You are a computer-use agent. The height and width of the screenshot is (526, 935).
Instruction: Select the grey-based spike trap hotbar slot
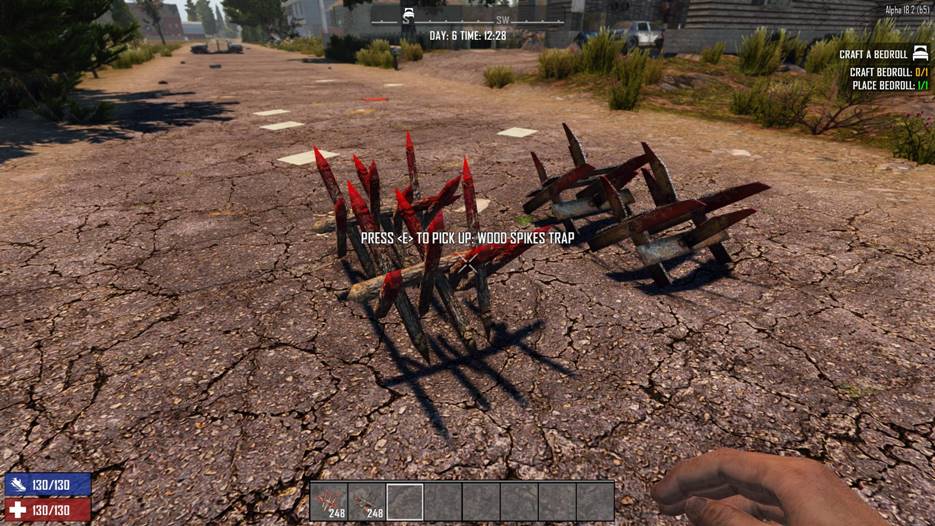367,500
